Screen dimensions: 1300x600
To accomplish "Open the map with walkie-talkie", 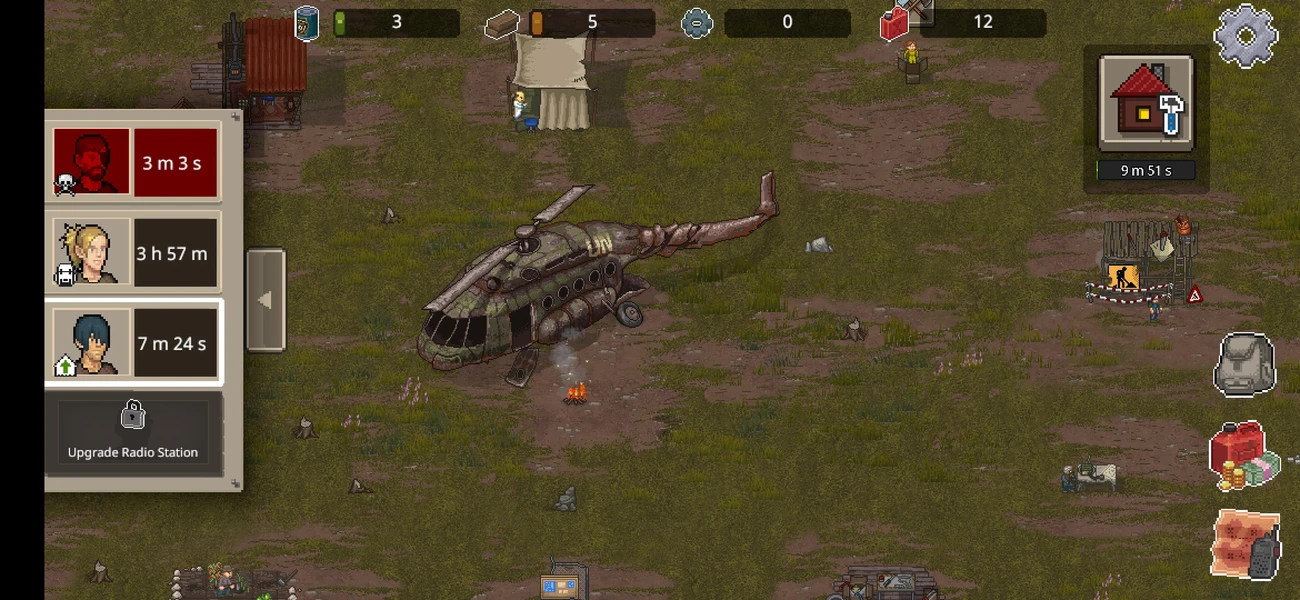I will pos(1246,545).
